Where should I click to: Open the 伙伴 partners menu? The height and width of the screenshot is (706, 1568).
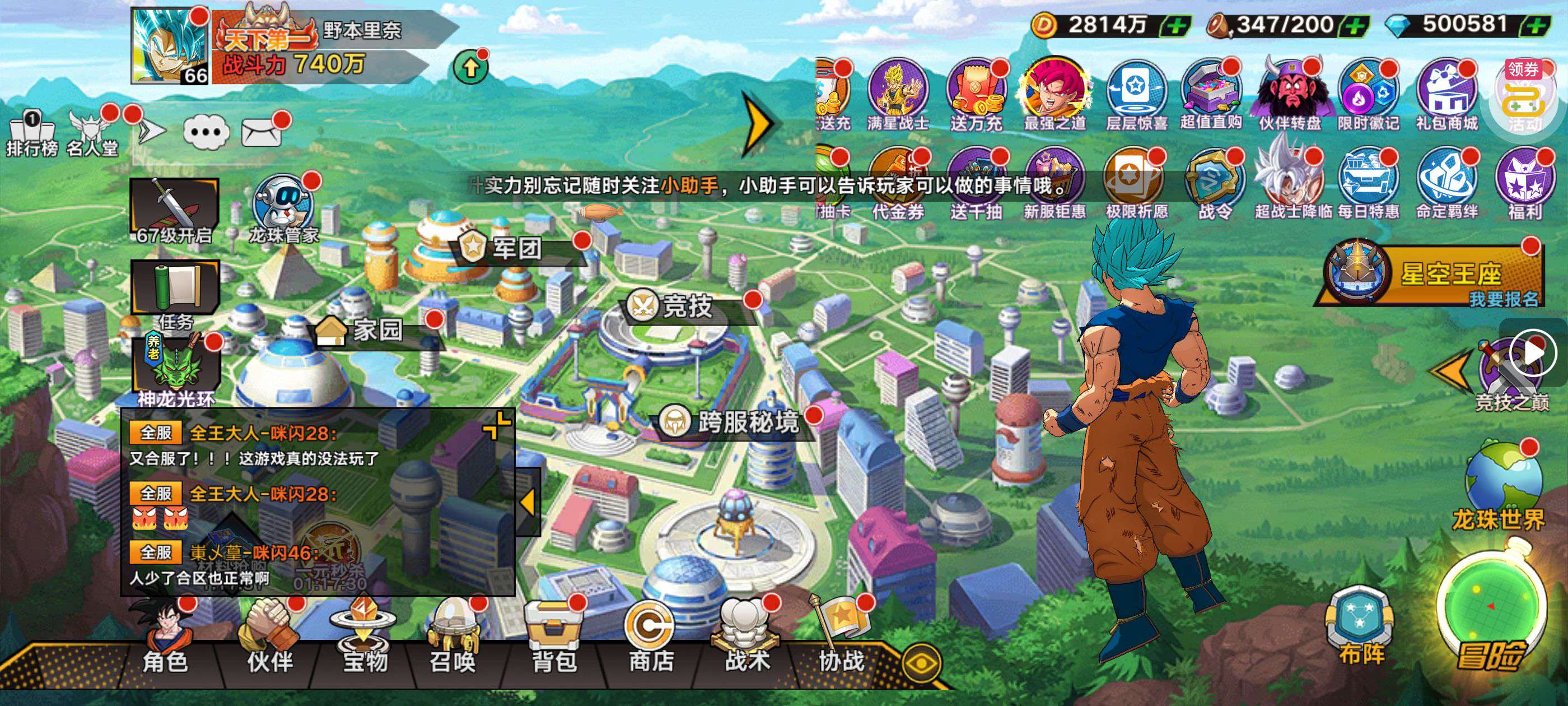(x=270, y=640)
